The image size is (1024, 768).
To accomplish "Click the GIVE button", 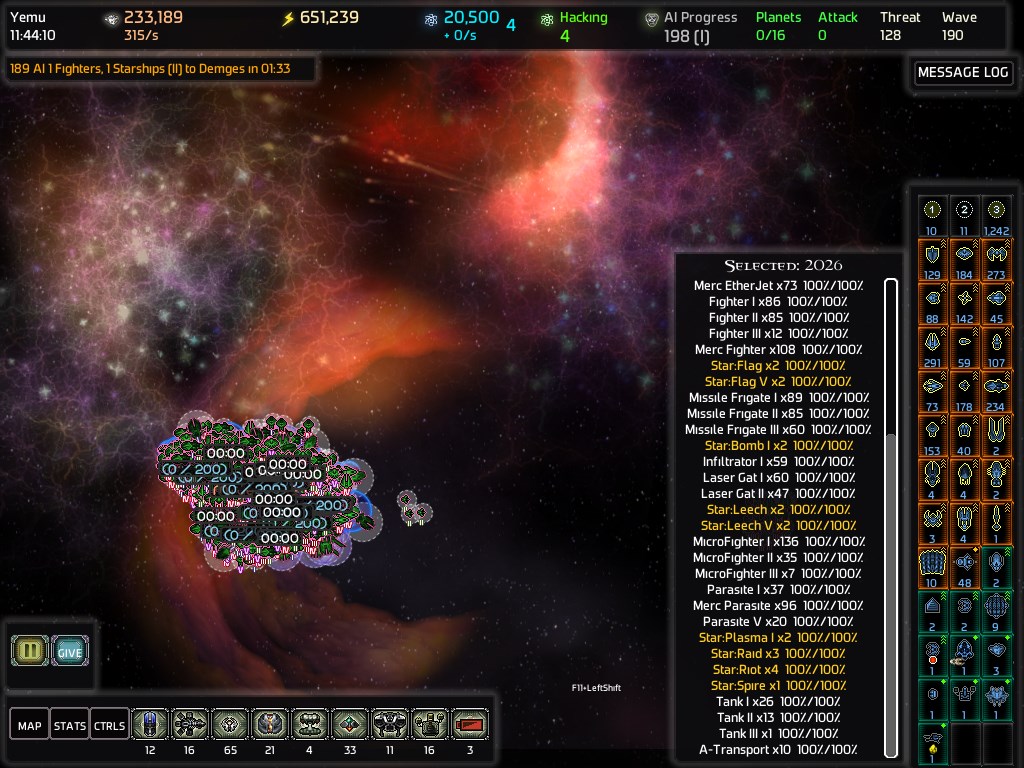I will coord(69,651).
